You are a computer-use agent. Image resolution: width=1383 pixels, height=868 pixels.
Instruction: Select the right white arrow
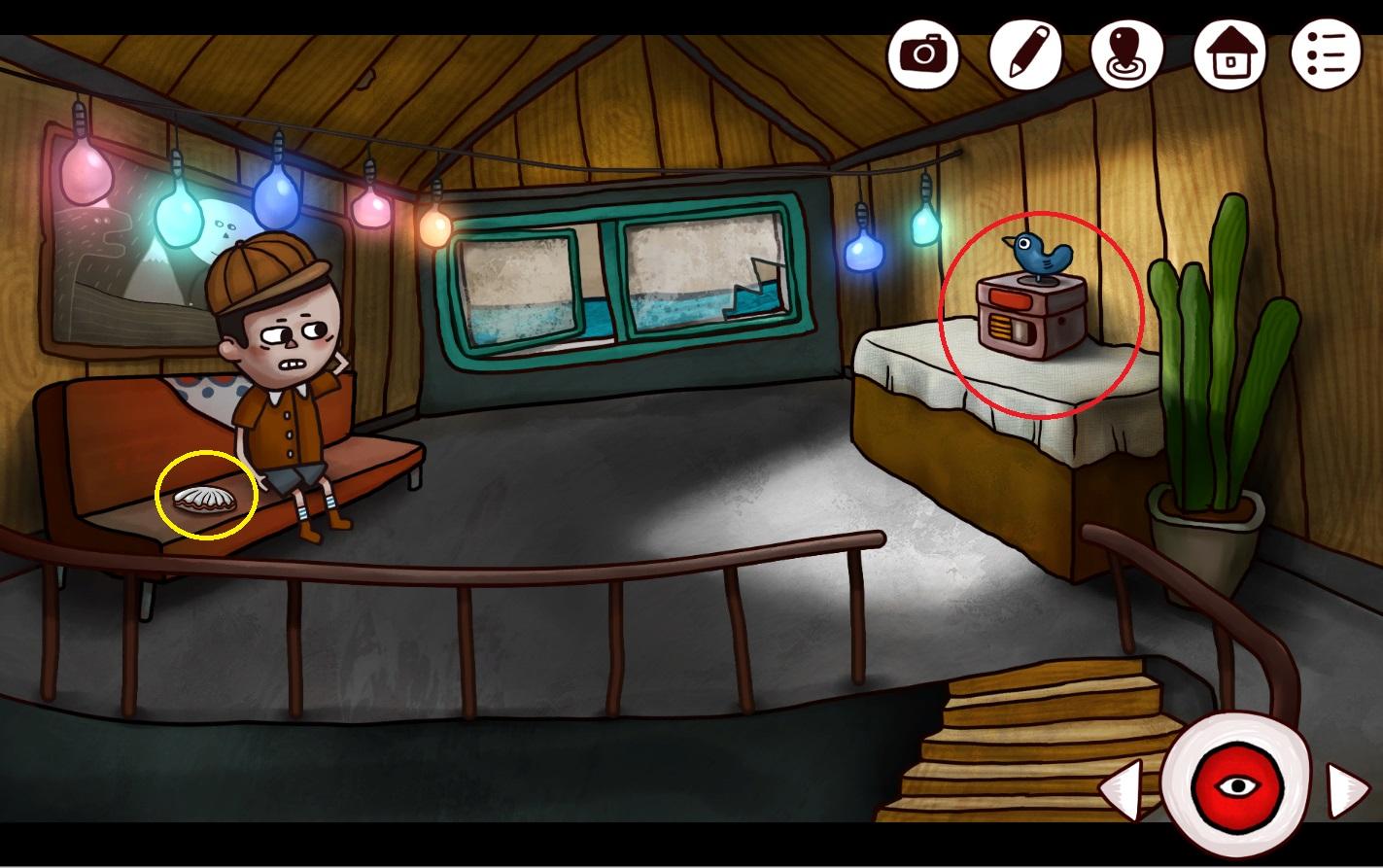[x=1346, y=788]
